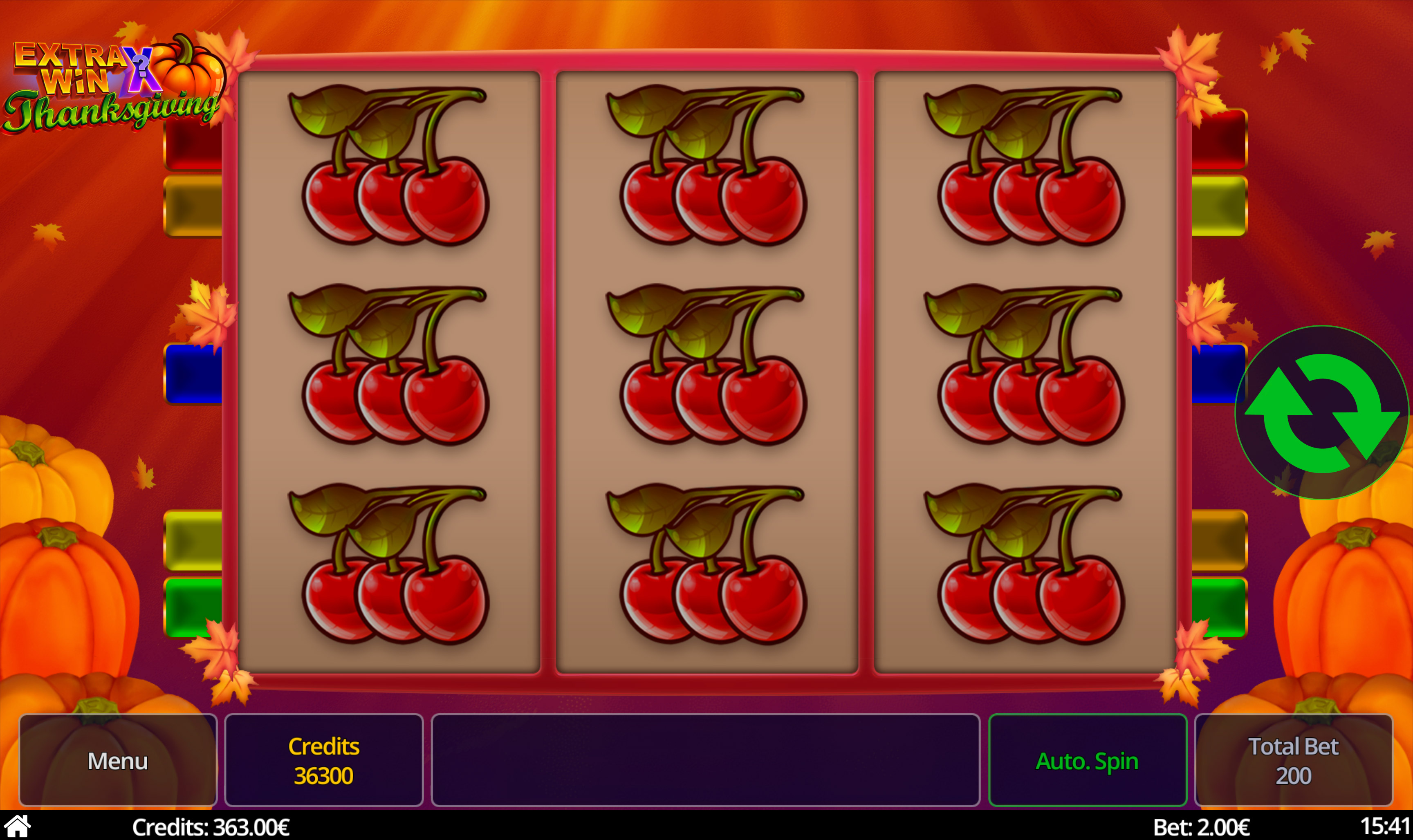Screen dimensions: 1413x840
Task: Open the Menu
Action: [x=117, y=760]
